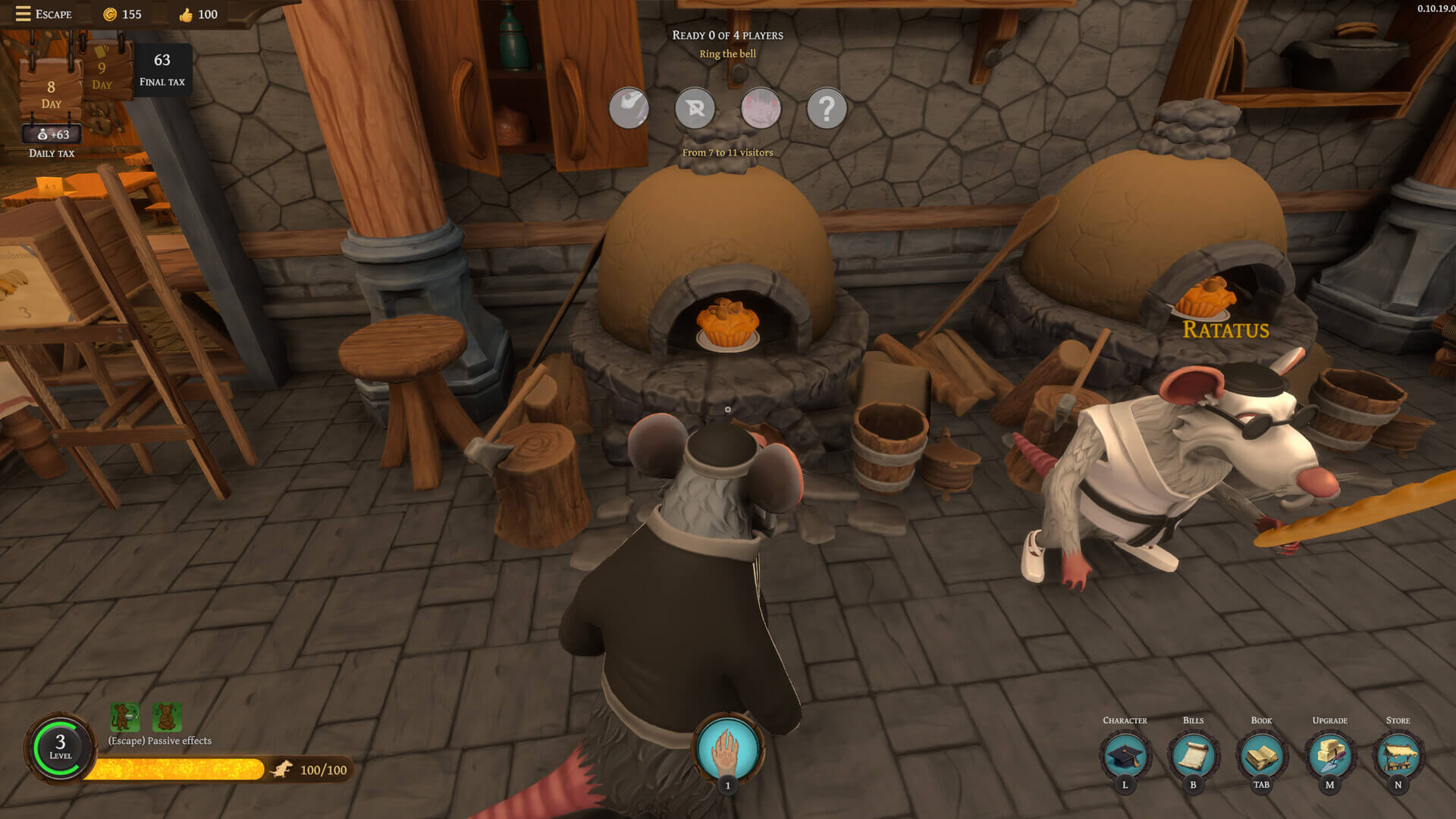
Task: Click the rat carrying tray passive effect
Action: (125, 717)
